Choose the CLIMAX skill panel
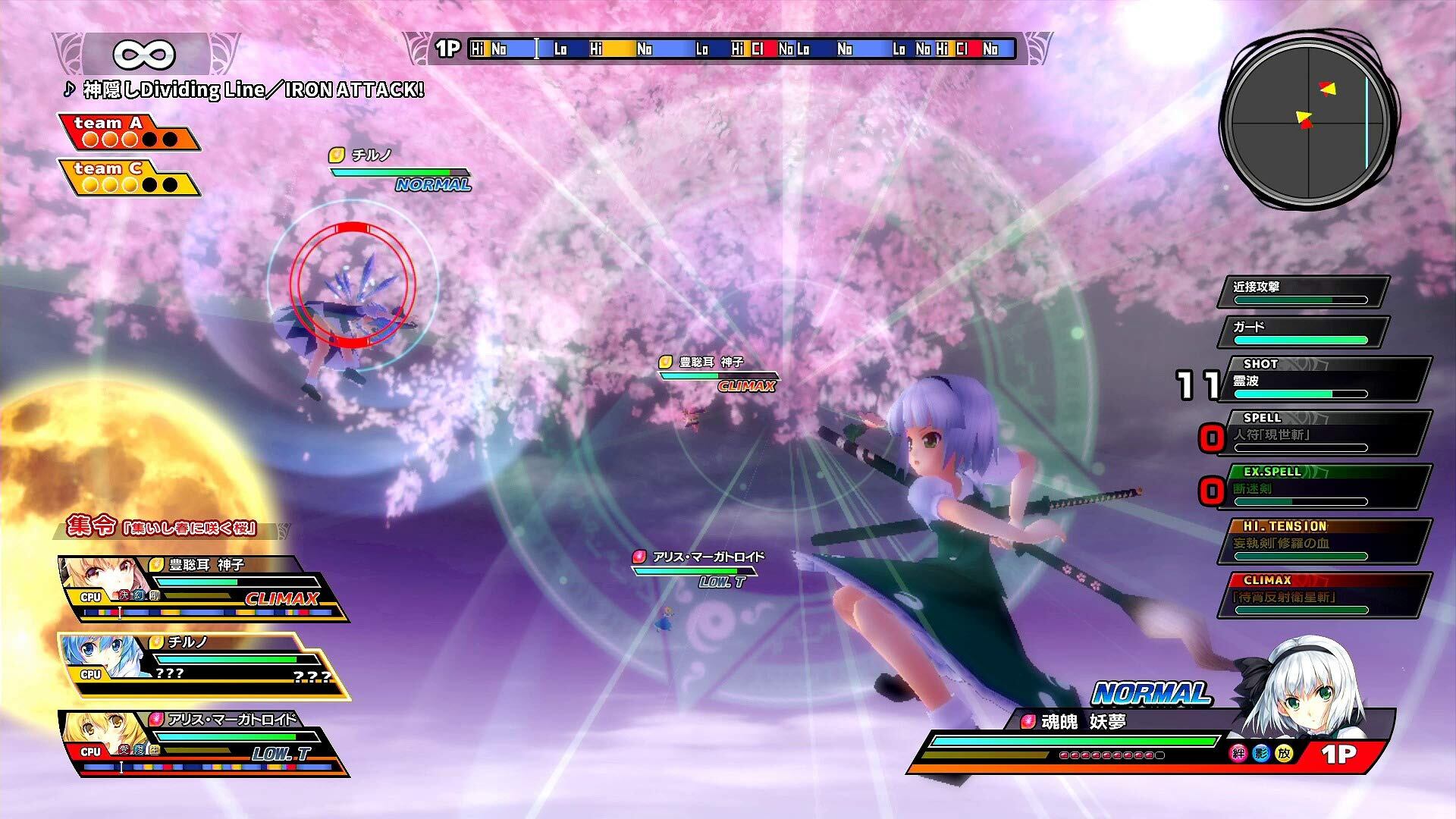Viewport: 1456px width, 819px height. (x=1323, y=595)
